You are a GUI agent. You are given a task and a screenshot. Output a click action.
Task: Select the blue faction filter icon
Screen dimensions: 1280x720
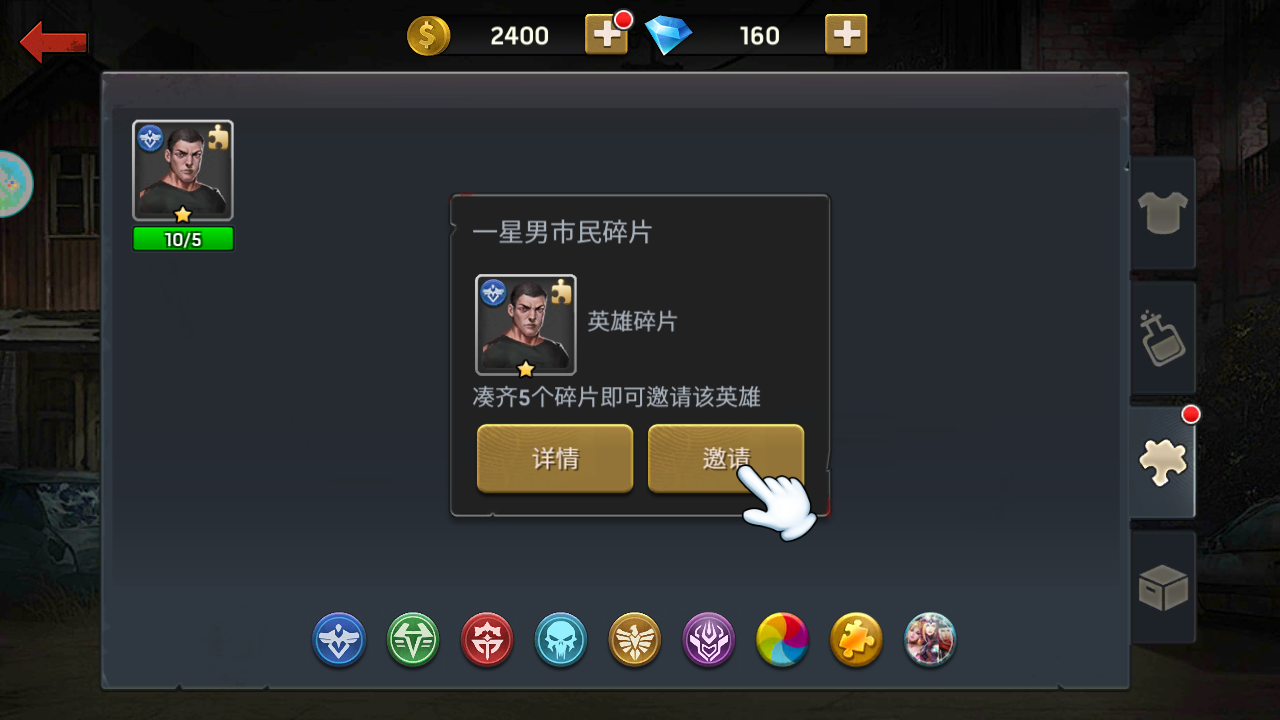pyautogui.click(x=339, y=640)
